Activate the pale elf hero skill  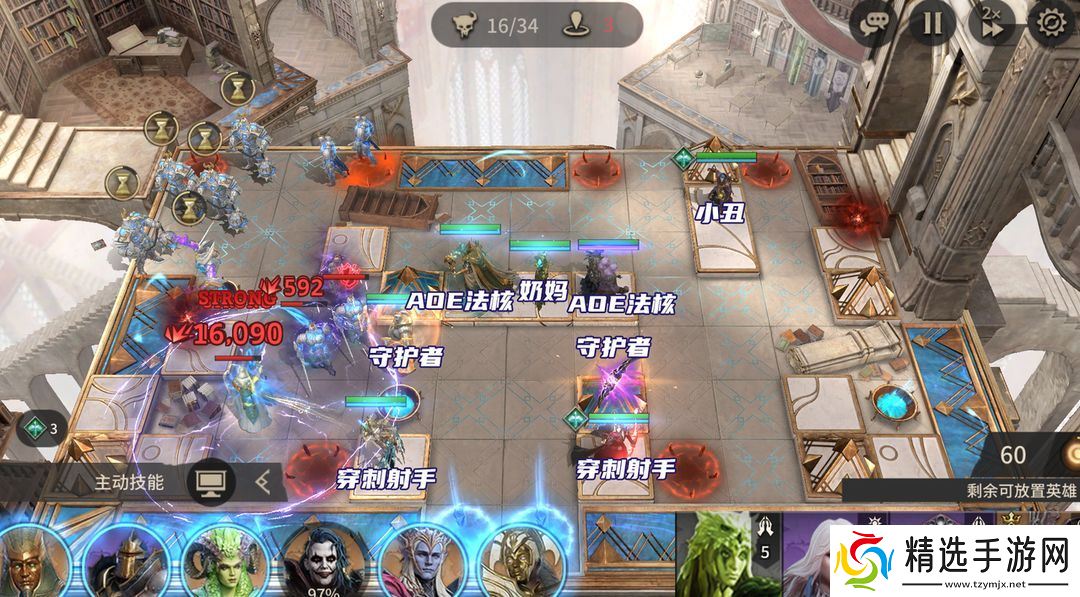click(x=421, y=560)
